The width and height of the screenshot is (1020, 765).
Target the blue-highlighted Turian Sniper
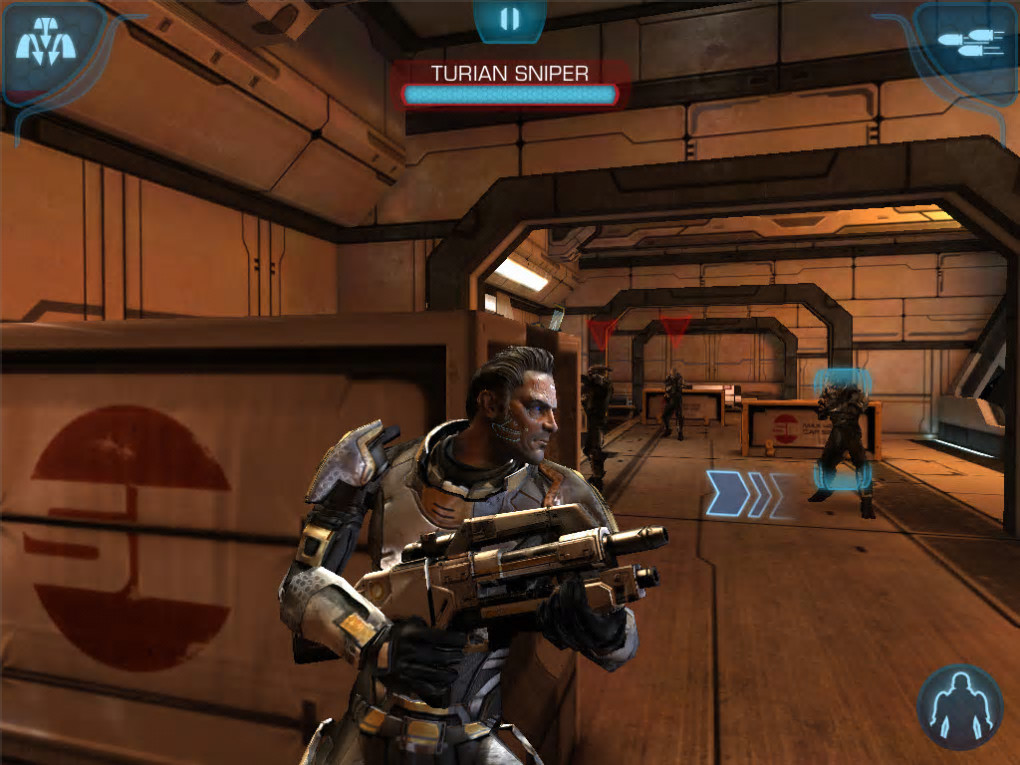(x=843, y=437)
